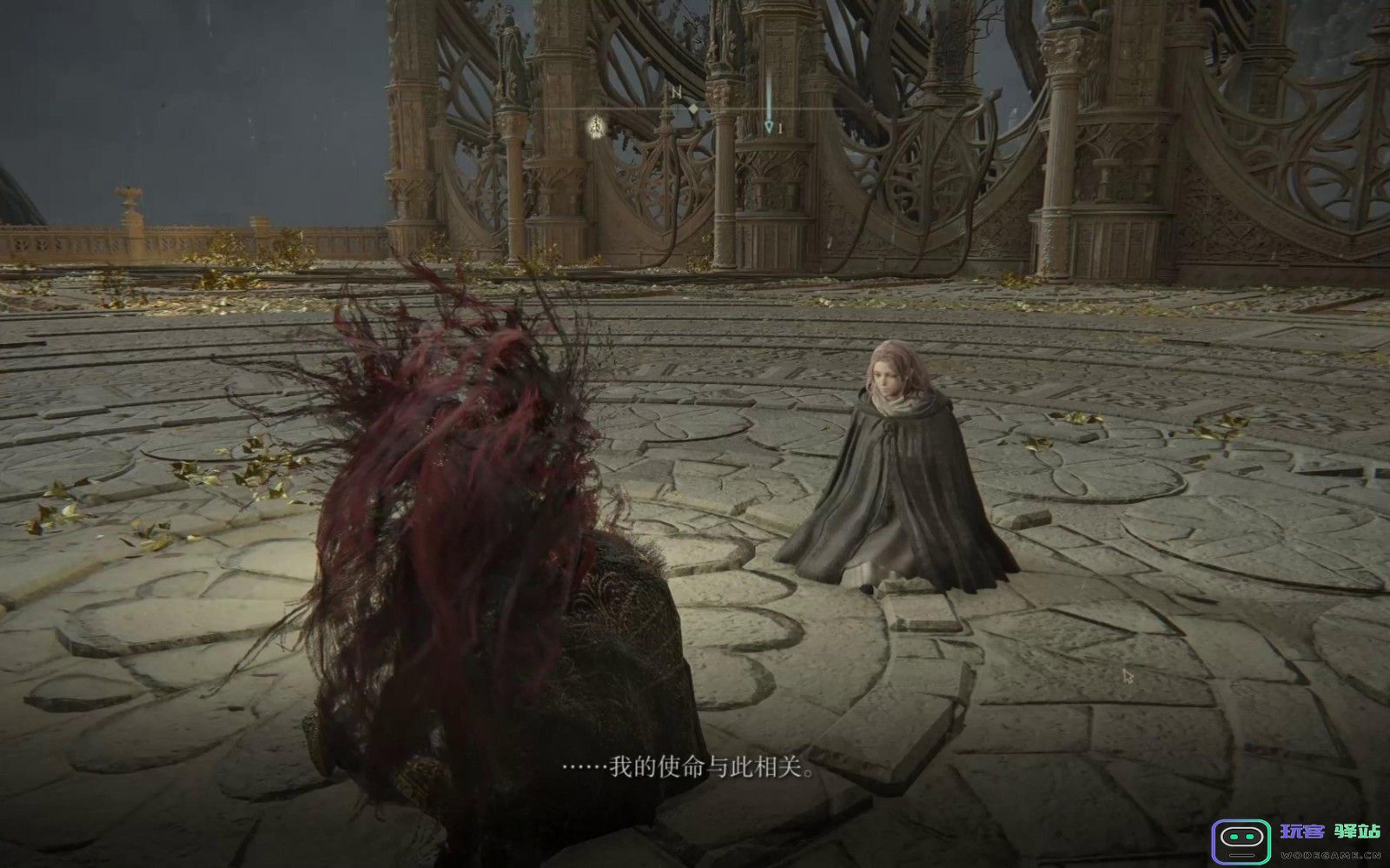This screenshot has width=1390, height=868.
Task: Select the blue numbered beacon marker on the compass
Action: pyautogui.click(x=770, y=127)
